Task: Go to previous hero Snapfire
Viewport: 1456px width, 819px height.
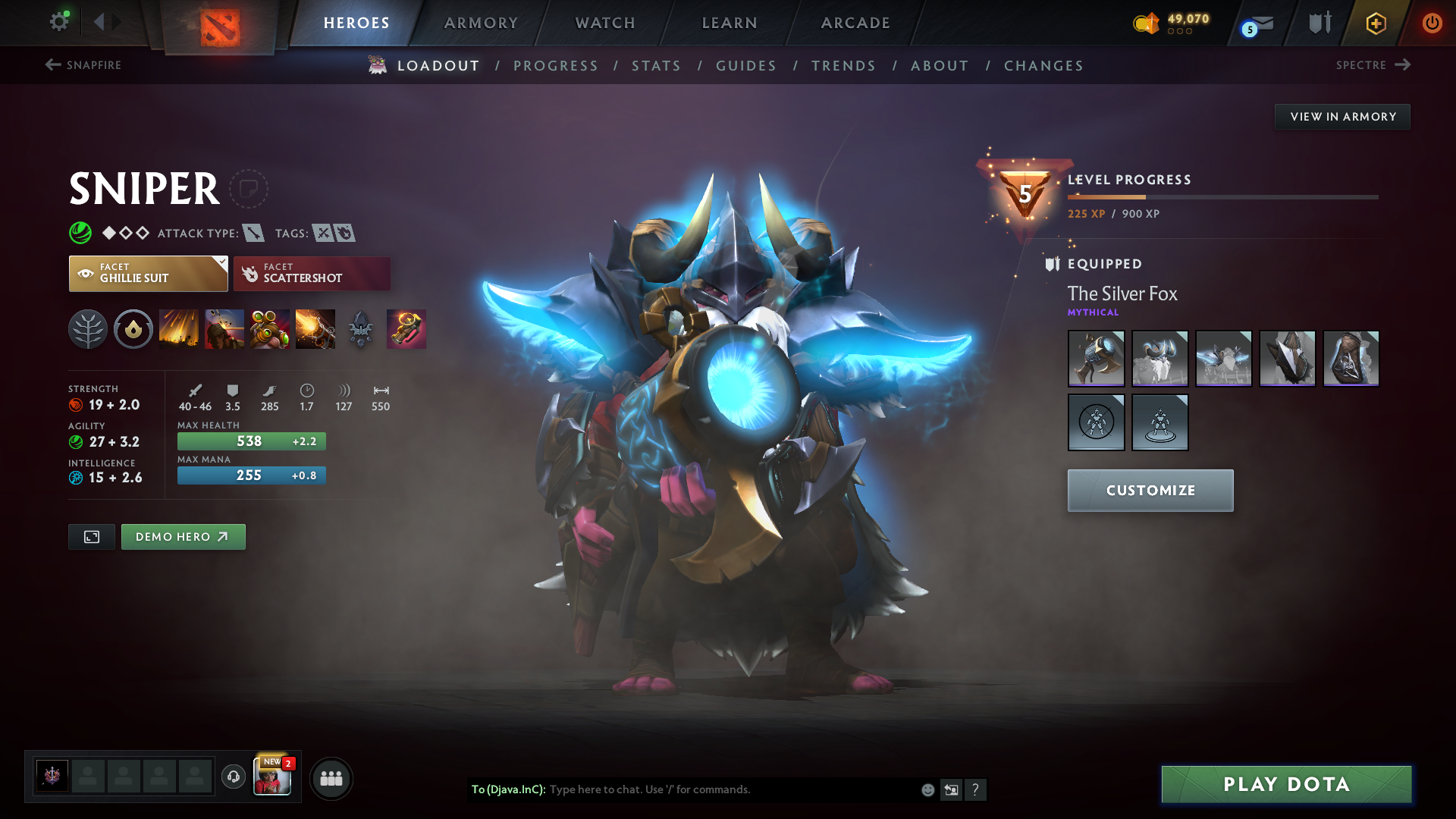Action: [83, 65]
